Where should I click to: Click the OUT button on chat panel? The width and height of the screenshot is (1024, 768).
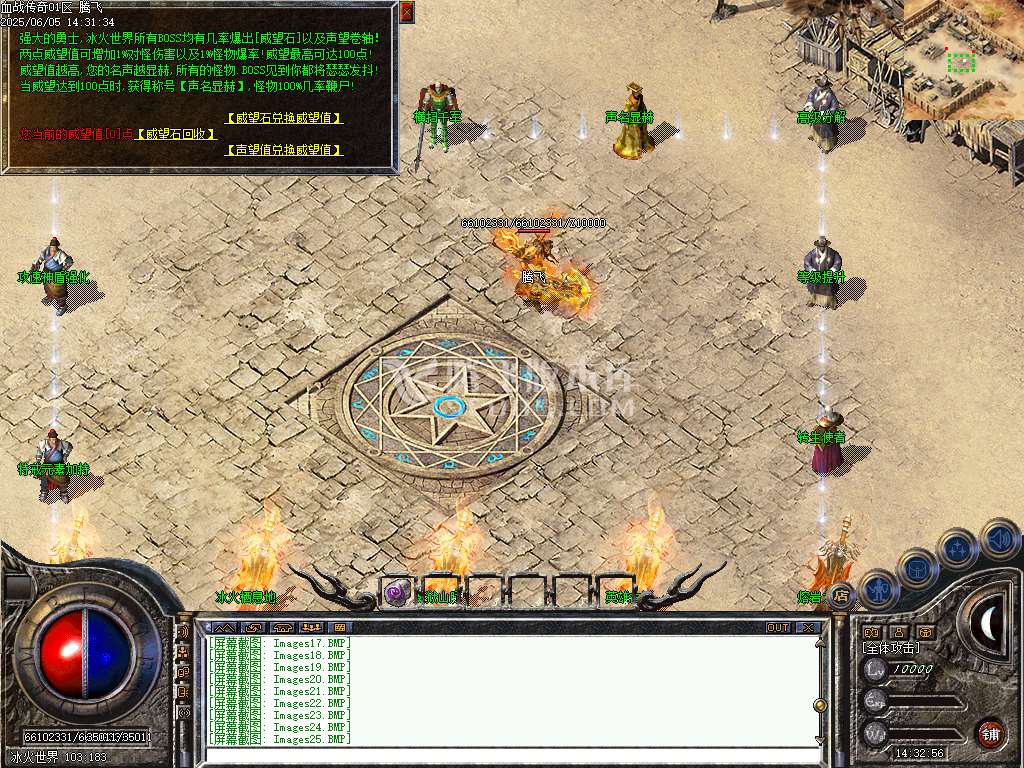coord(778,628)
